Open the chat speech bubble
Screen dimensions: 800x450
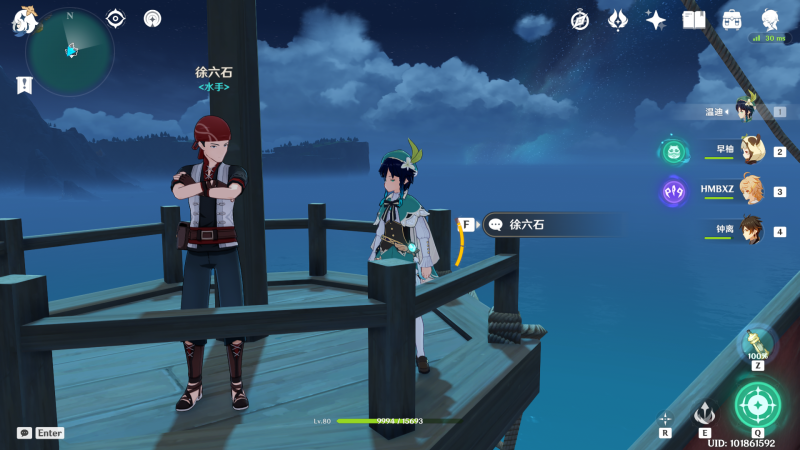point(24,433)
